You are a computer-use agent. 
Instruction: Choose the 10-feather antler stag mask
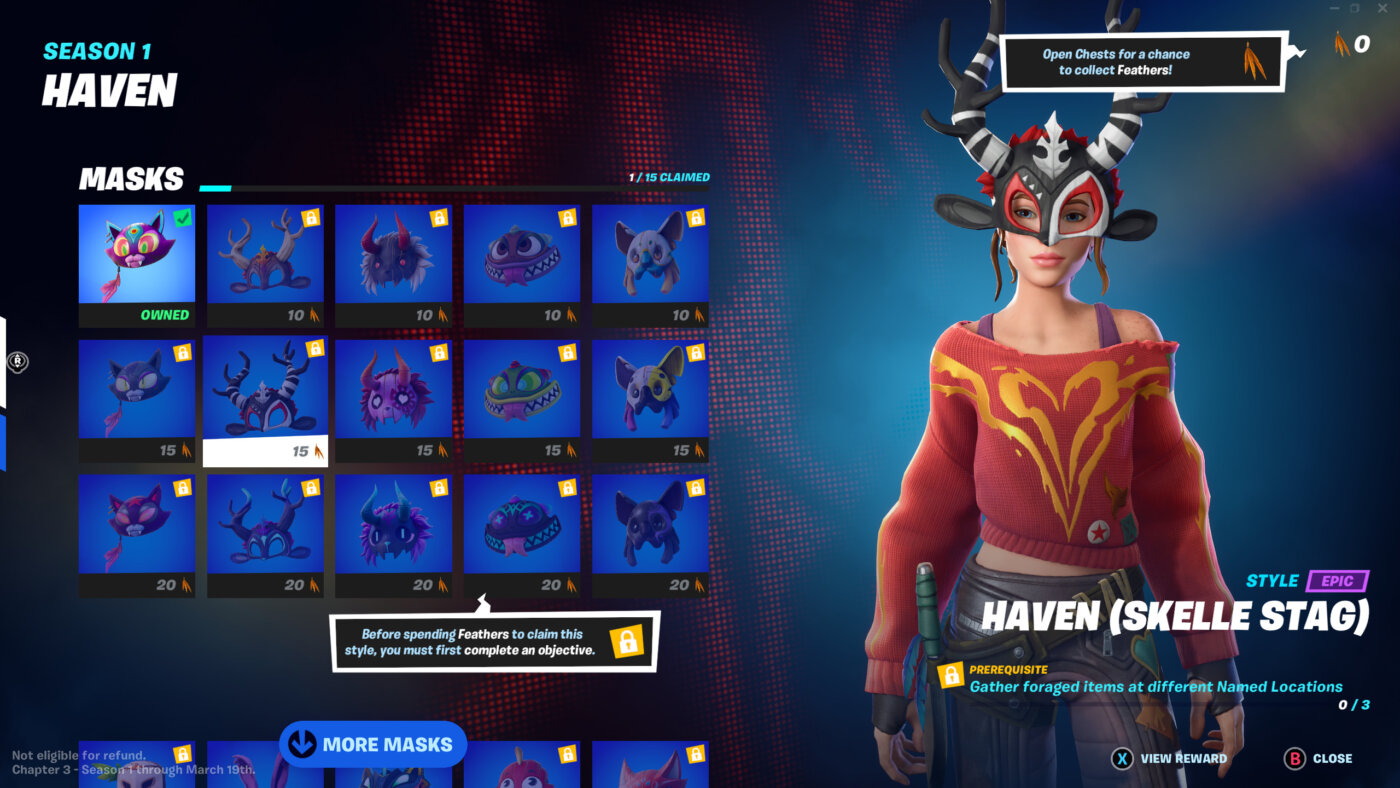265,255
